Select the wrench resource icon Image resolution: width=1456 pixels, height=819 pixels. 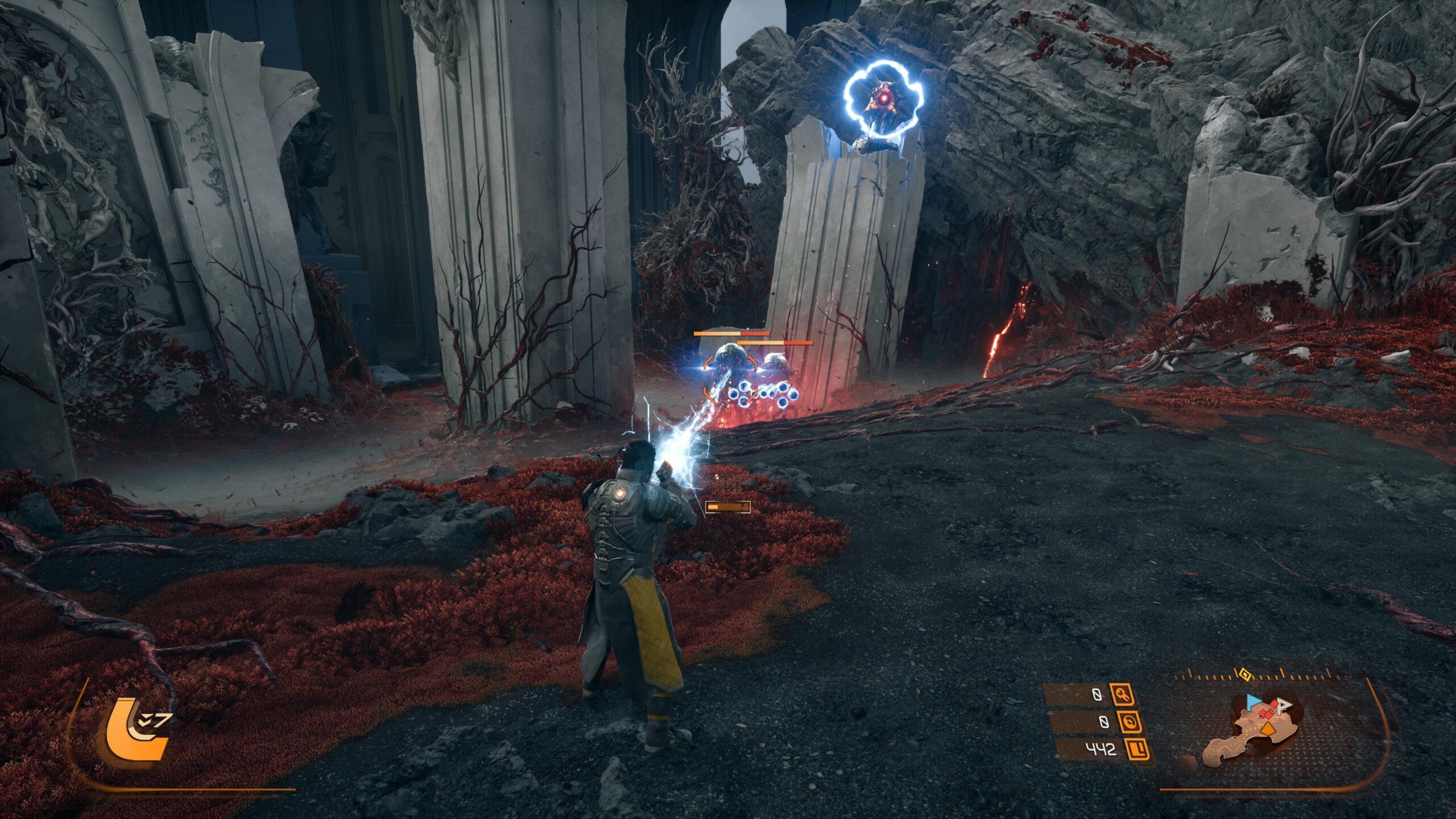tap(1121, 694)
